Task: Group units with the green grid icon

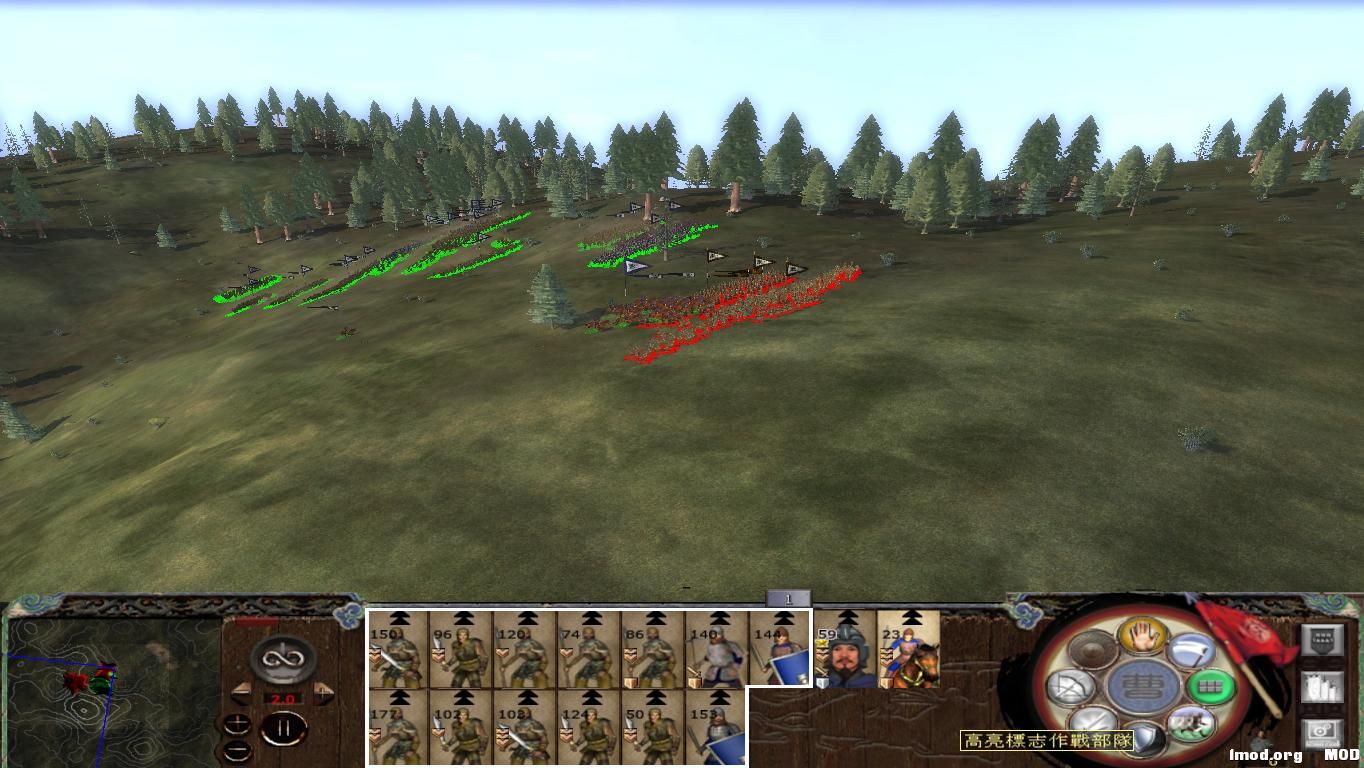Action: [x=1212, y=687]
